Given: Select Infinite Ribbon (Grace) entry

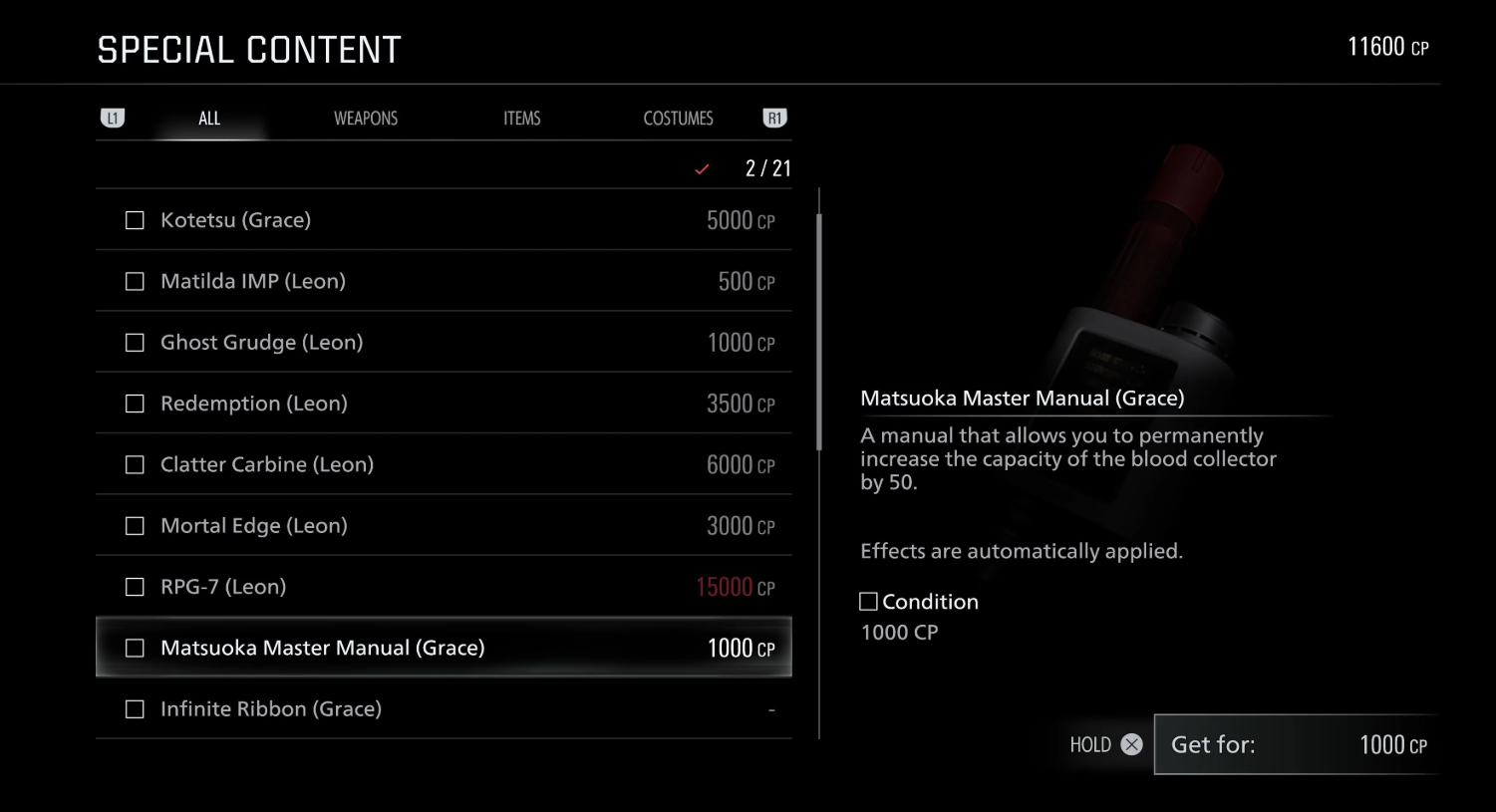Looking at the screenshot, I should [x=444, y=709].
